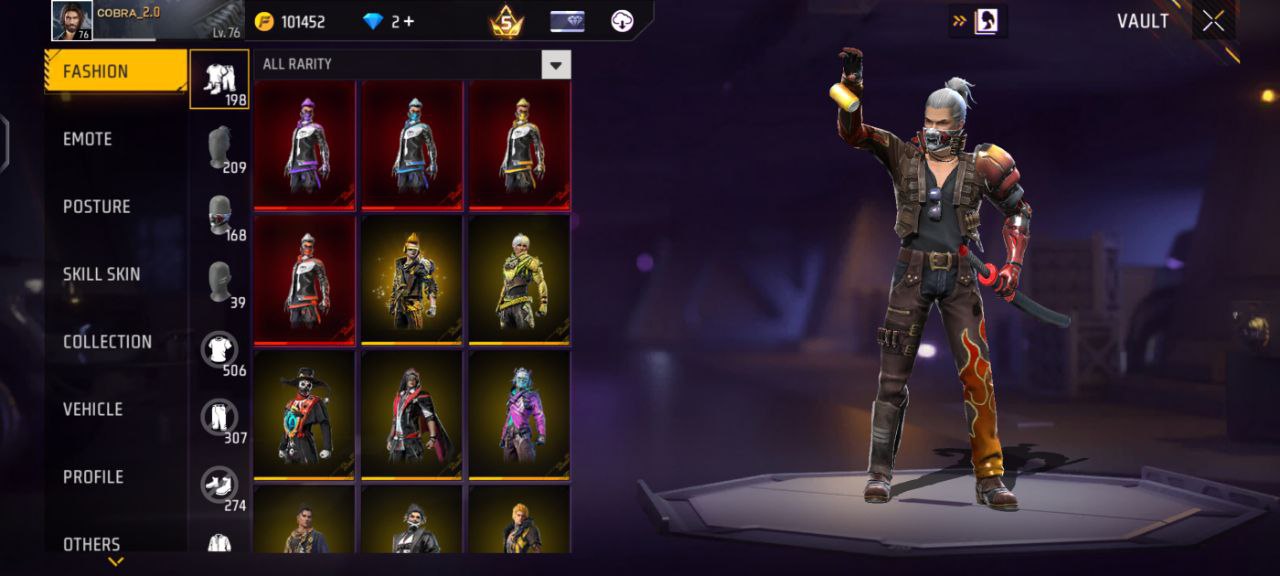
Task: Pick the sombrero skeleton outfit
Action: click(x=305, y=415)
